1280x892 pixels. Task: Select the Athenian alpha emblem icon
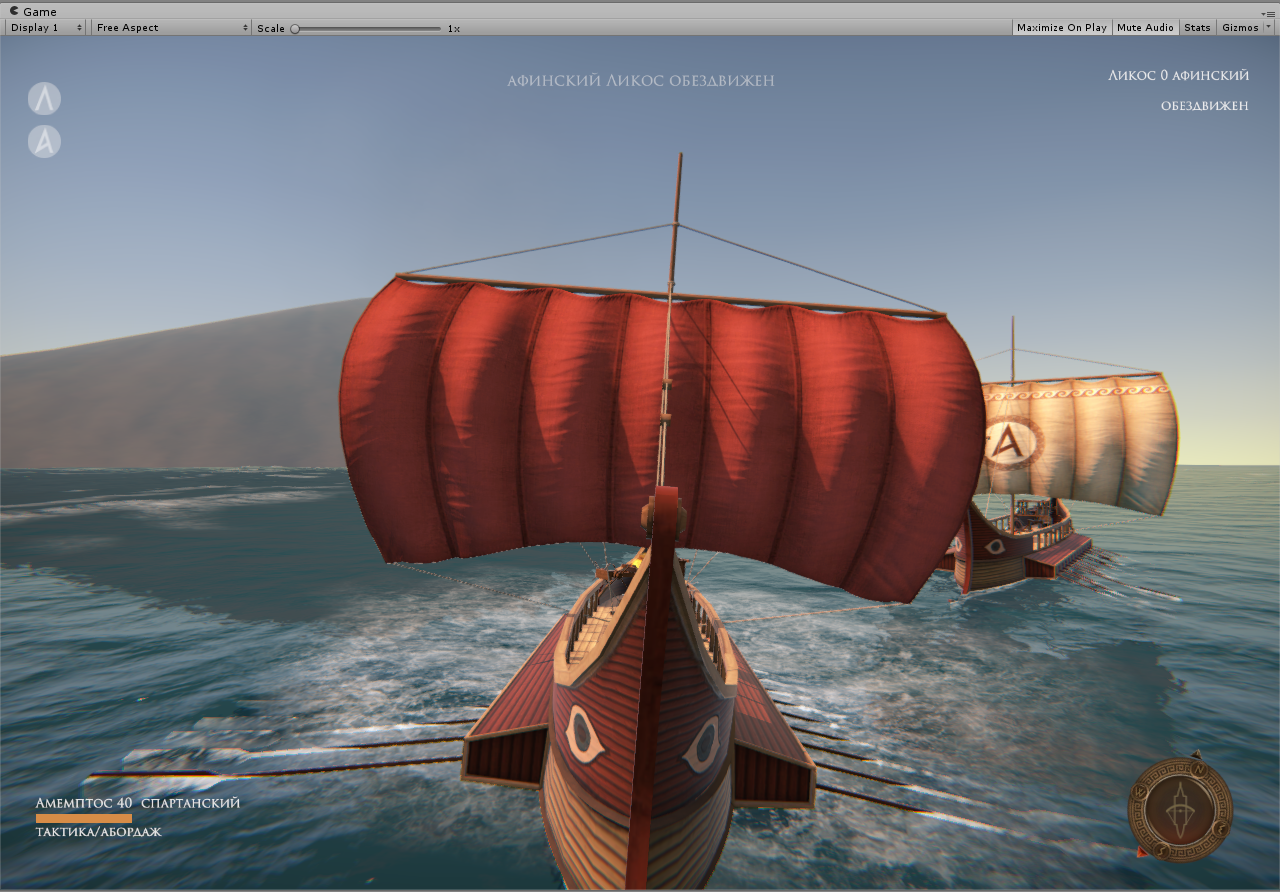[x=44, y=142]
